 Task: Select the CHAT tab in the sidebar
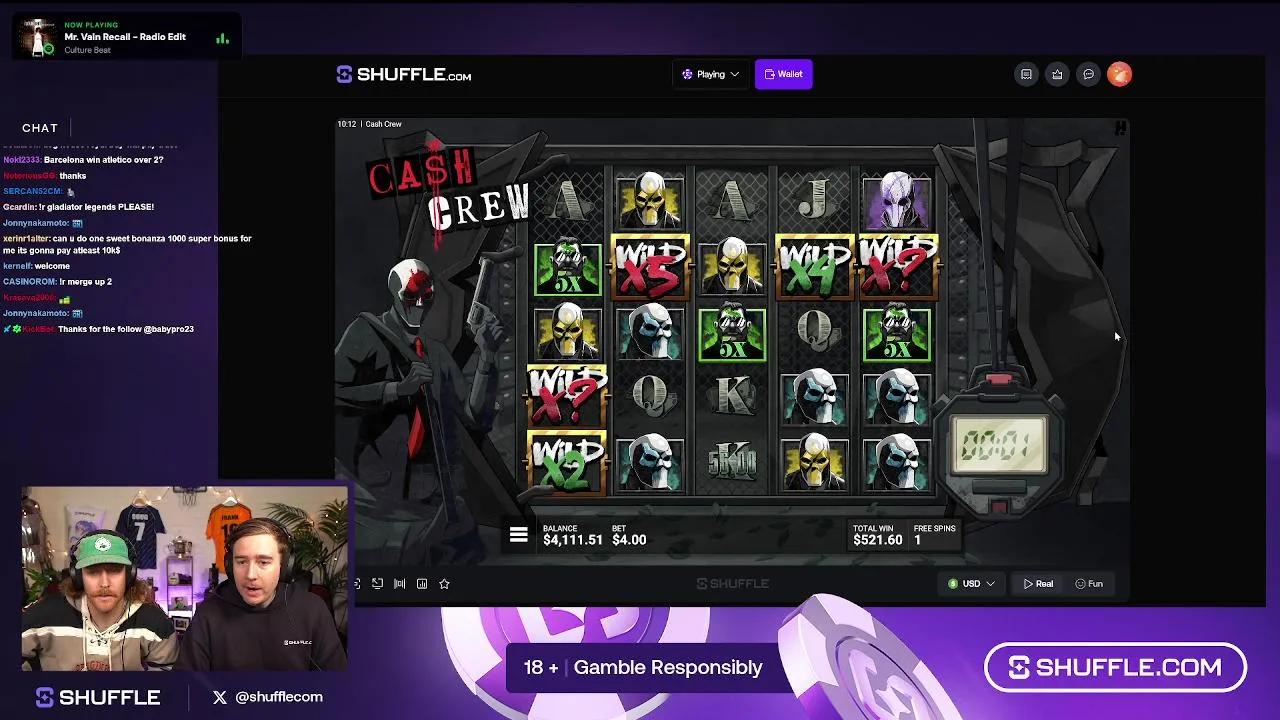click(x=40, y=127)
